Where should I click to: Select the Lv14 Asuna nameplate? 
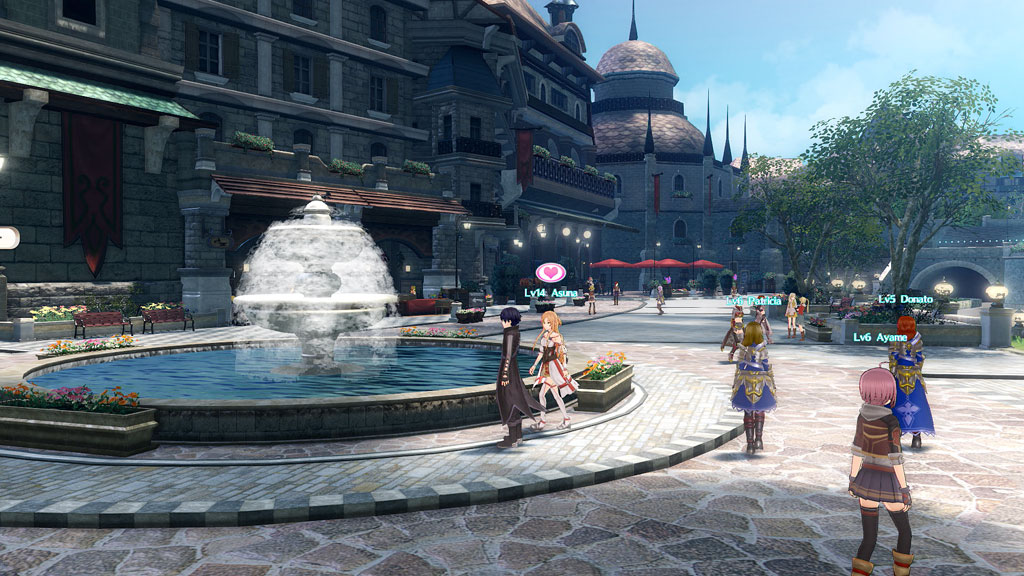[x=550, y=293]
